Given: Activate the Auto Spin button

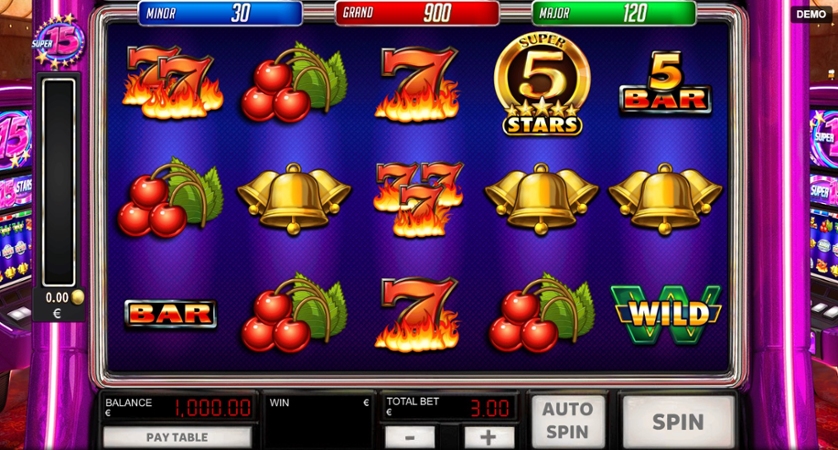Looking at the screenshot, I should tap(566, 421).
